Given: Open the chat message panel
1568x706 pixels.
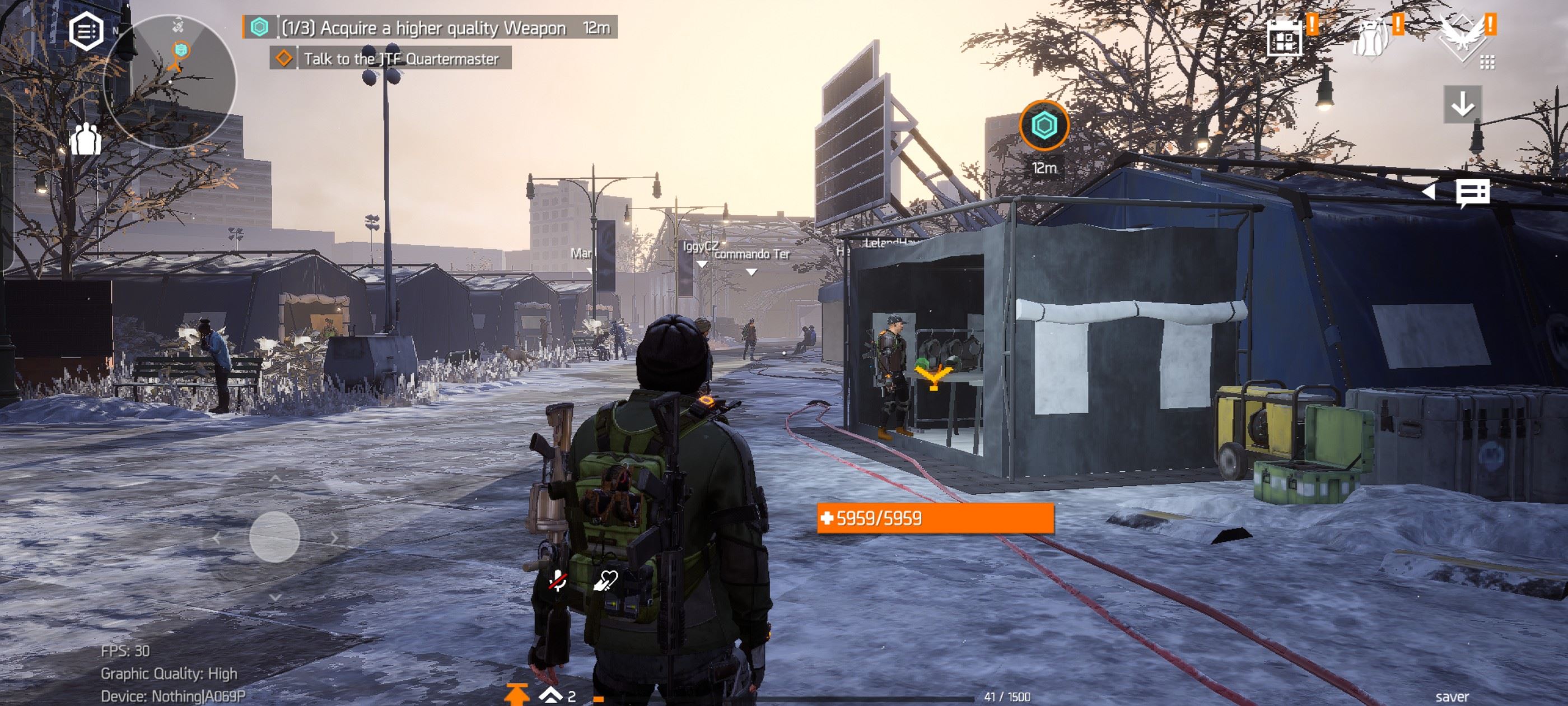Looking at the screenshot, I should click(1472, 193).
